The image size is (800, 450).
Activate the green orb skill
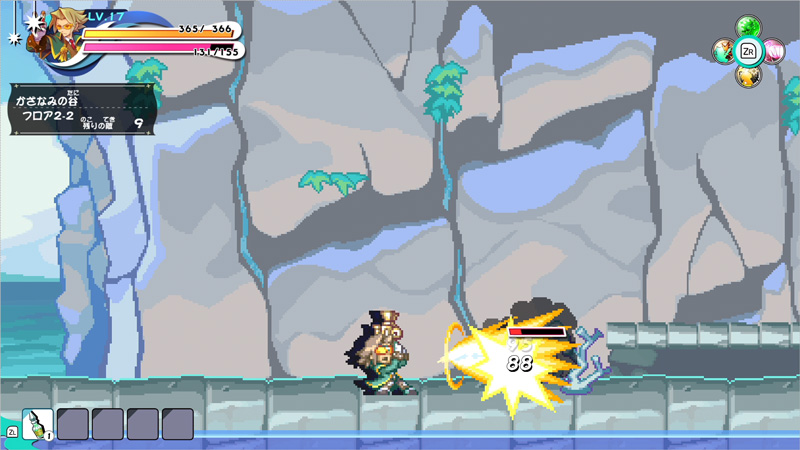pyautogui.click(x=747, y=27)
